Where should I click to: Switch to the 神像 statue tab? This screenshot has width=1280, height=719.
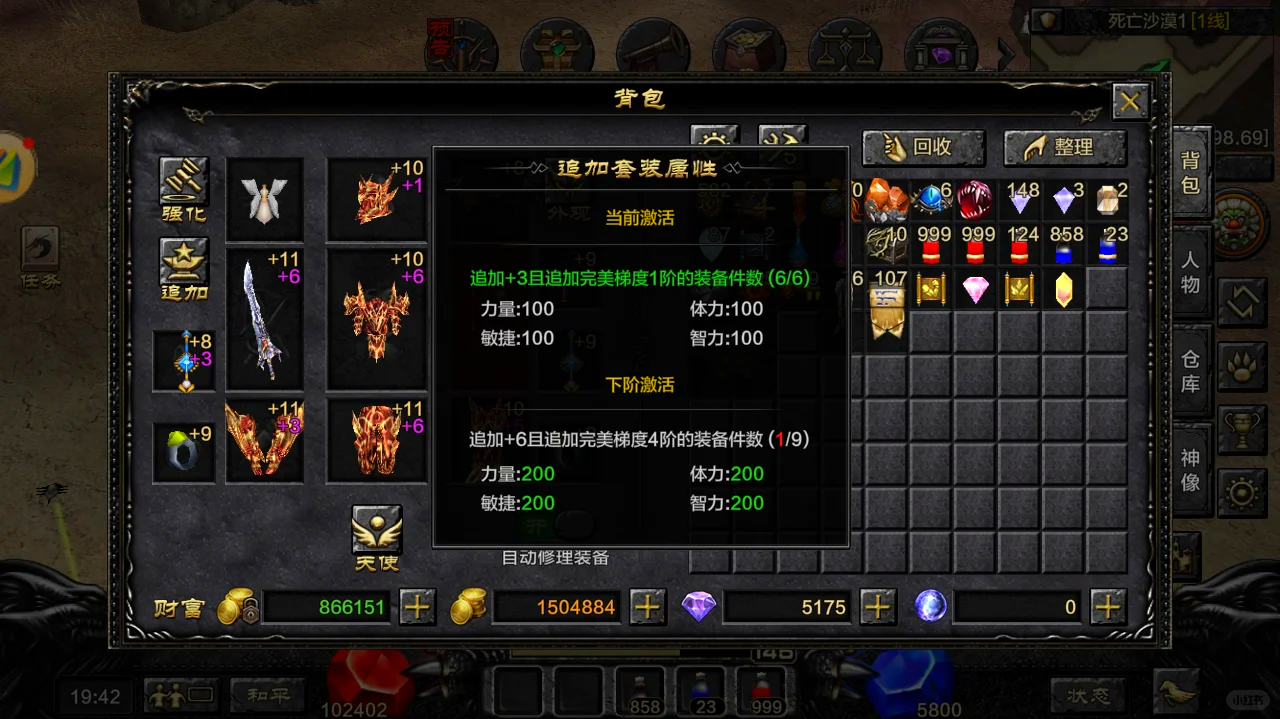1190,470
